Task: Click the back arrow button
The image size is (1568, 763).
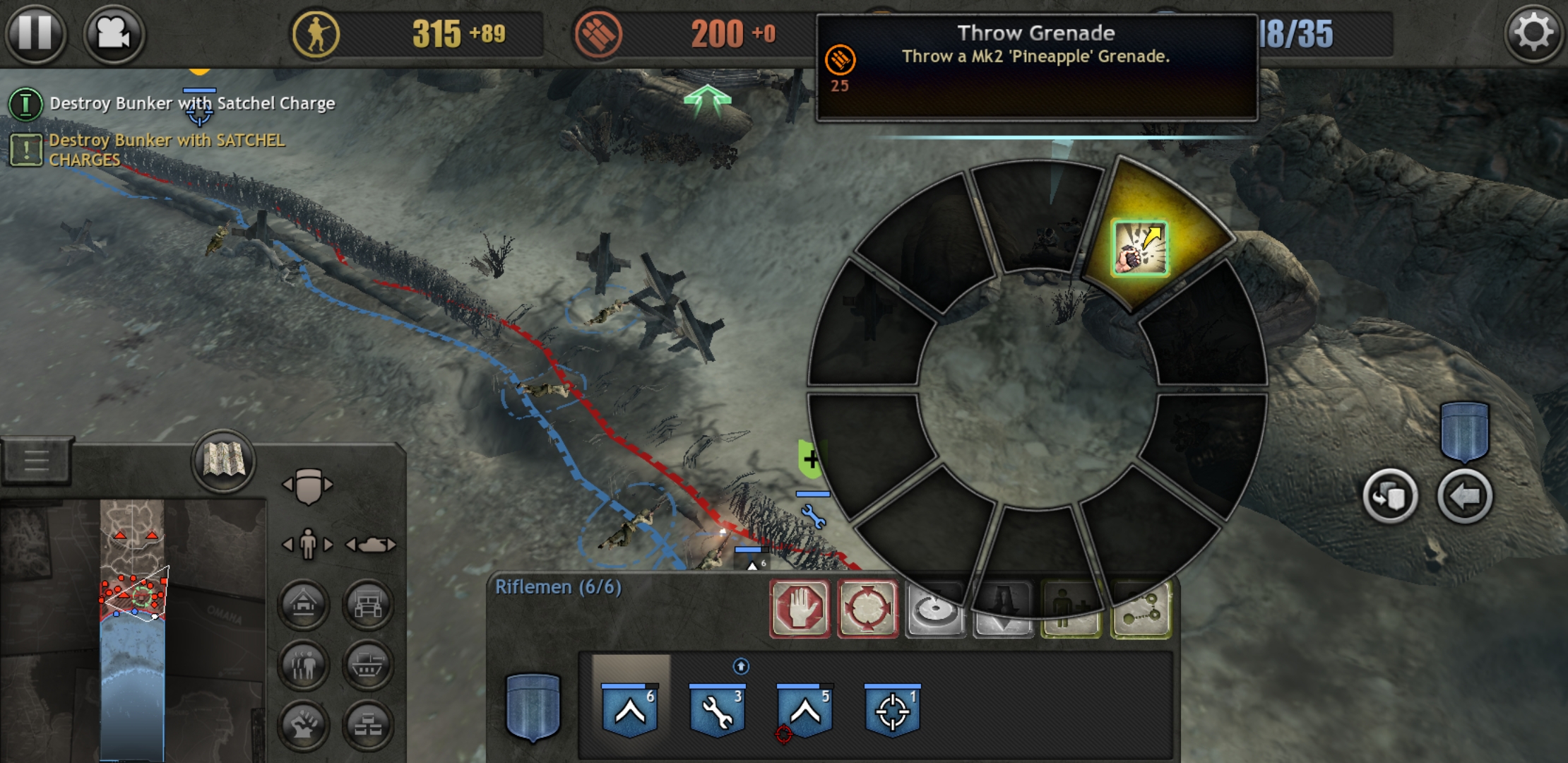Action: 1465,497
